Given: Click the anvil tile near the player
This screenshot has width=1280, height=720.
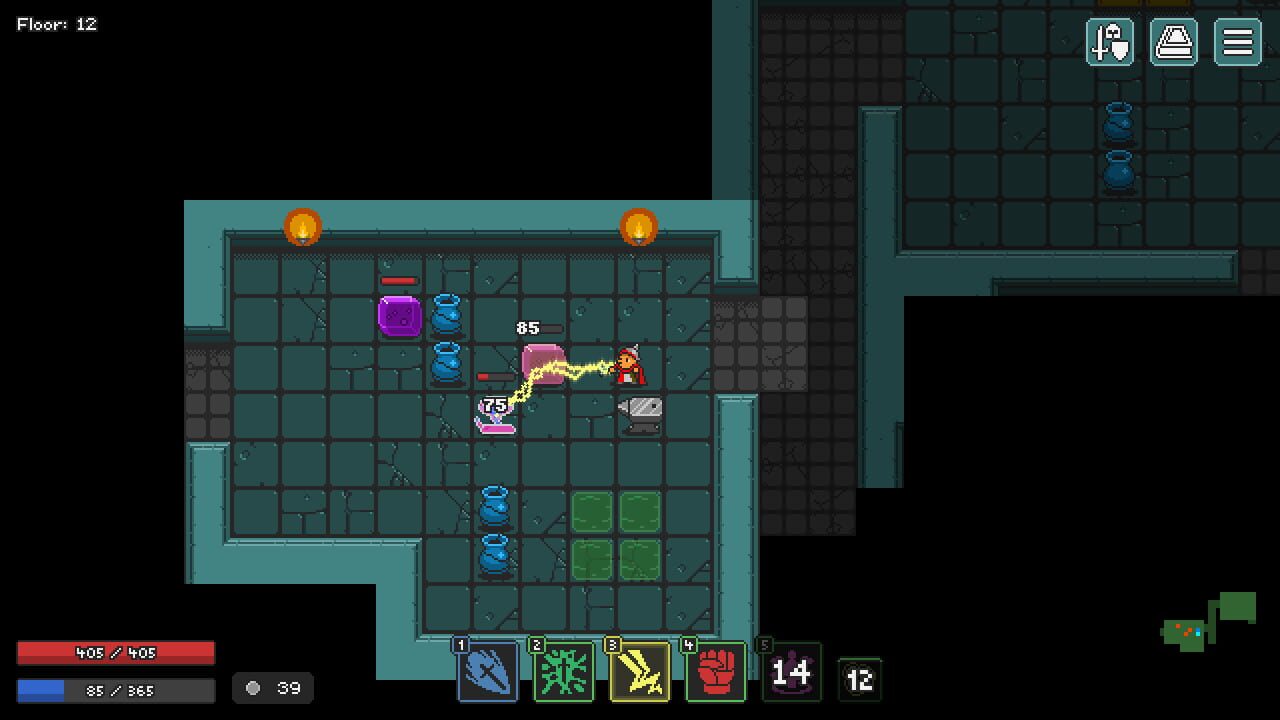Looking at the screenshot, I should click(640, 416).
